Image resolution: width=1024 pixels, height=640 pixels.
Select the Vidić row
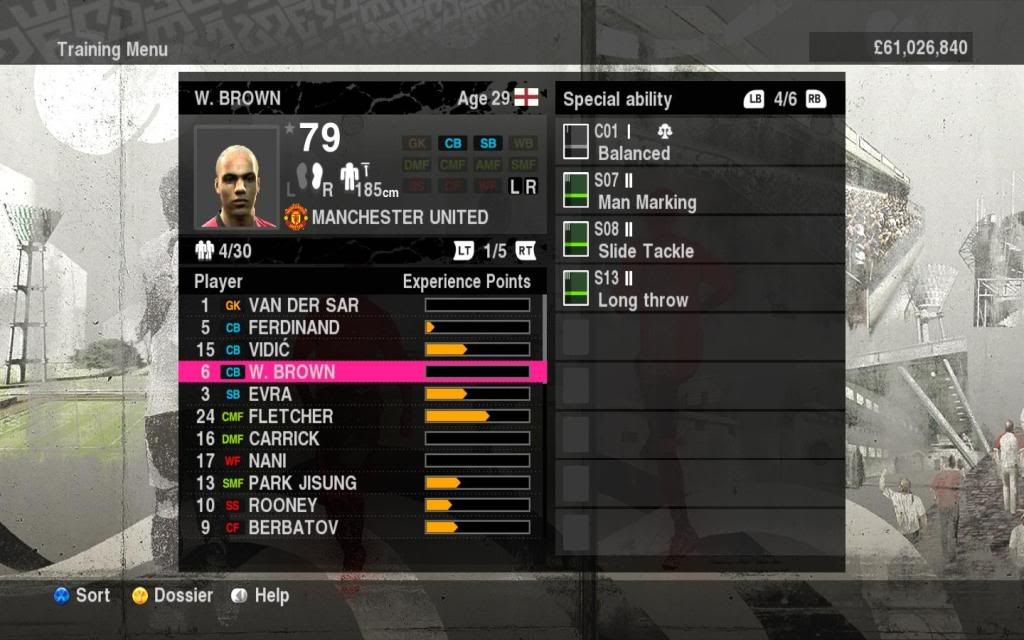pyautogui.click(x=360, y=349)
